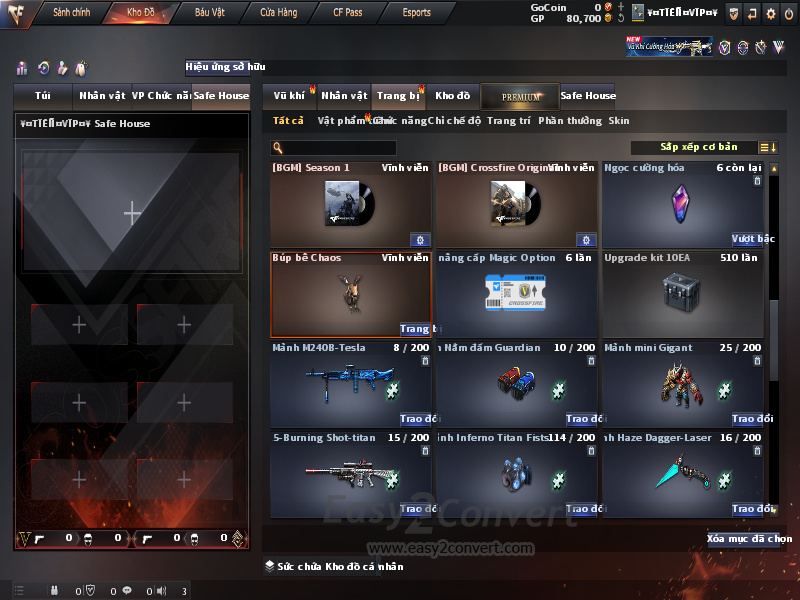Select the Ngọc cường hóa gem item

682,204
